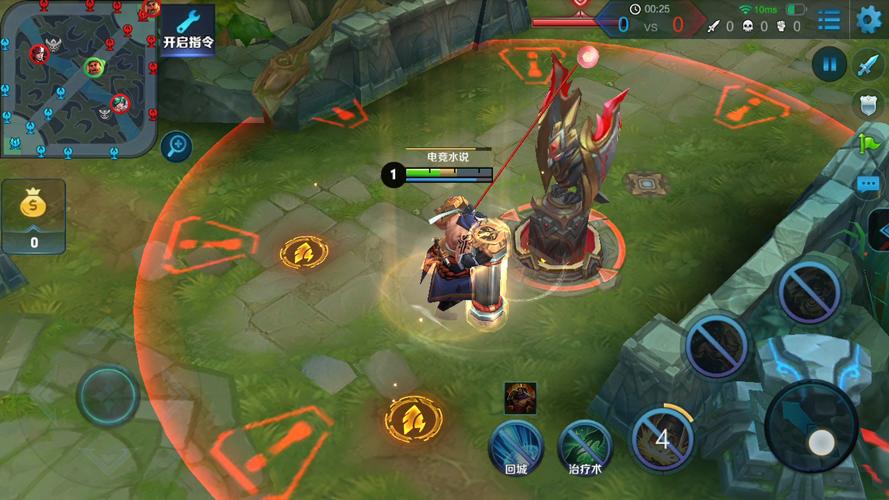Activate the 回城 recall skill

point(516,446)
